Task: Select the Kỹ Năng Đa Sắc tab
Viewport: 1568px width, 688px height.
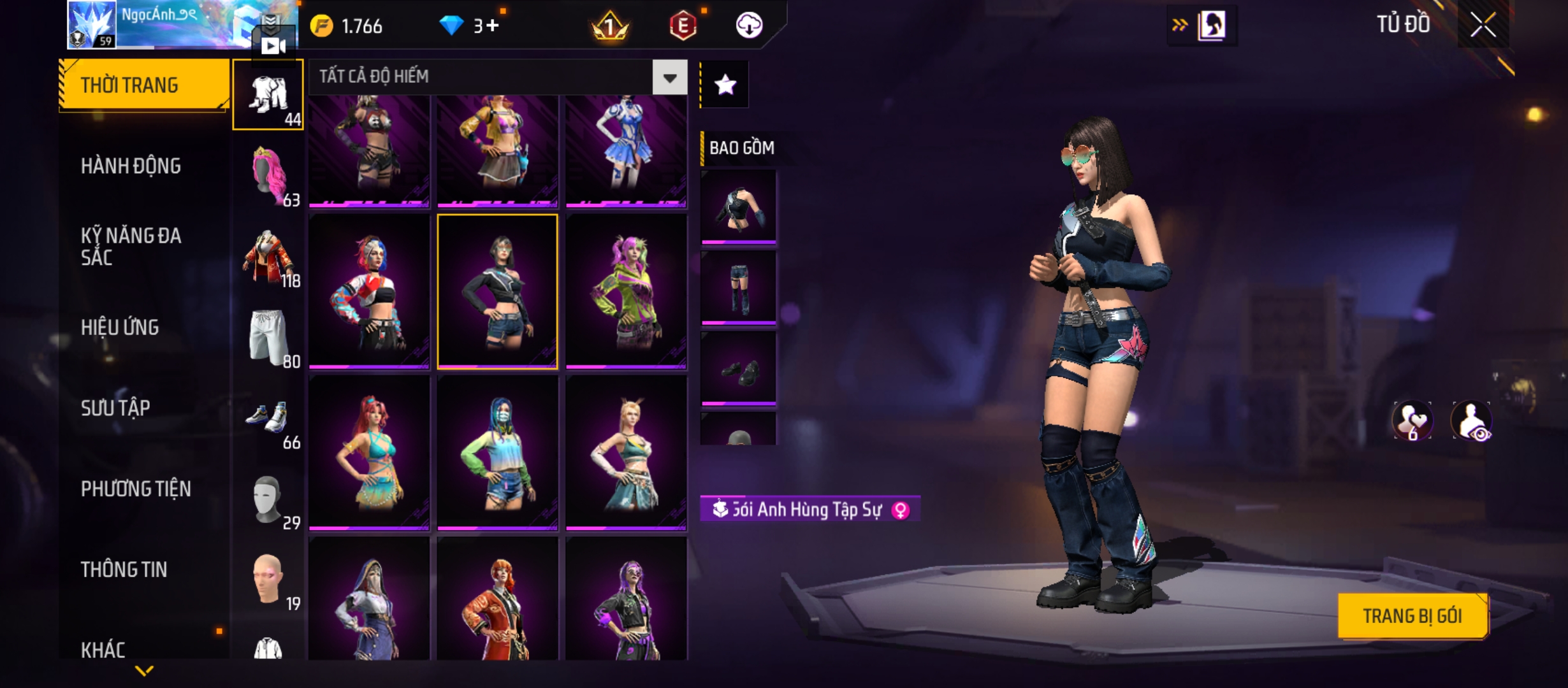Action: [131, 247]
